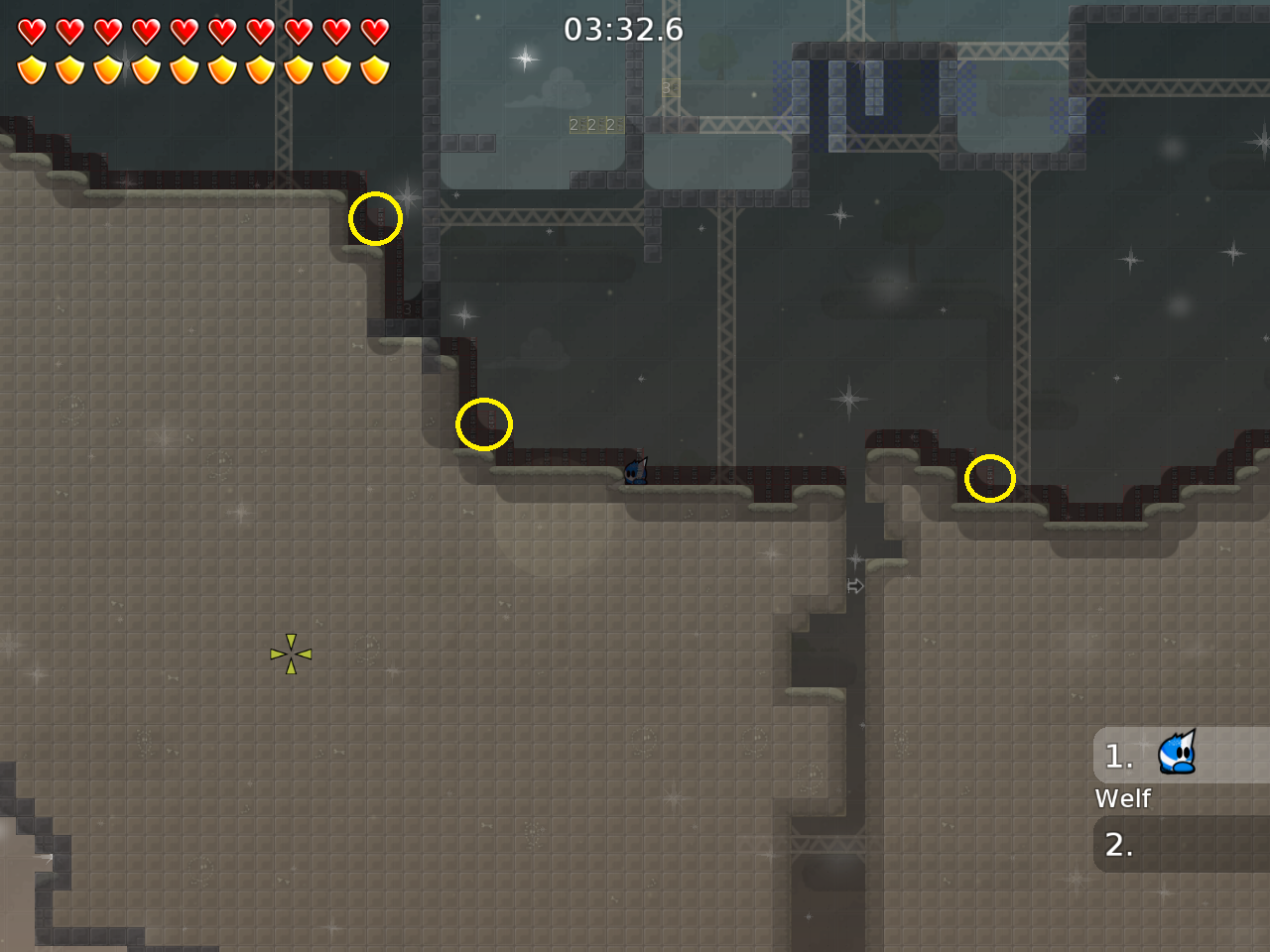The height and width of the screenshot is (952, 1270).
Task: Click the arrow sign tile near the tunnel
Action: 854,585
